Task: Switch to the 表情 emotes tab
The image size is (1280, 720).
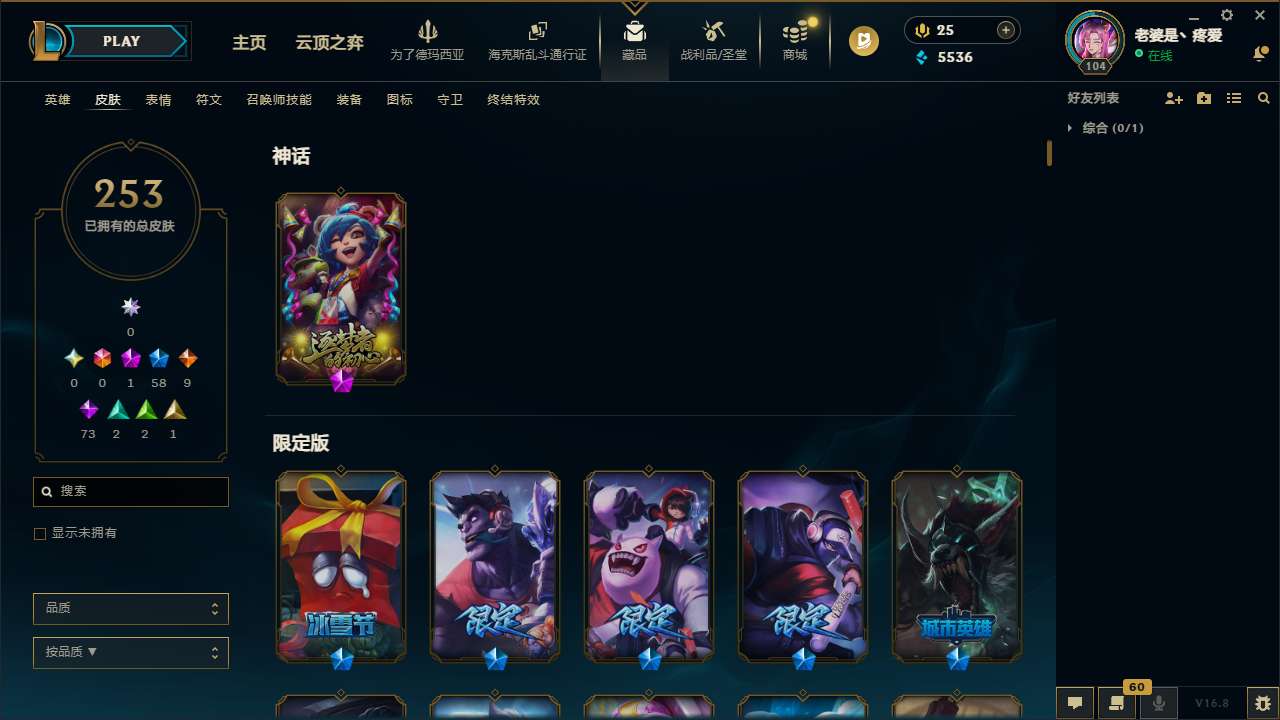Action: [x=157, y=99]
